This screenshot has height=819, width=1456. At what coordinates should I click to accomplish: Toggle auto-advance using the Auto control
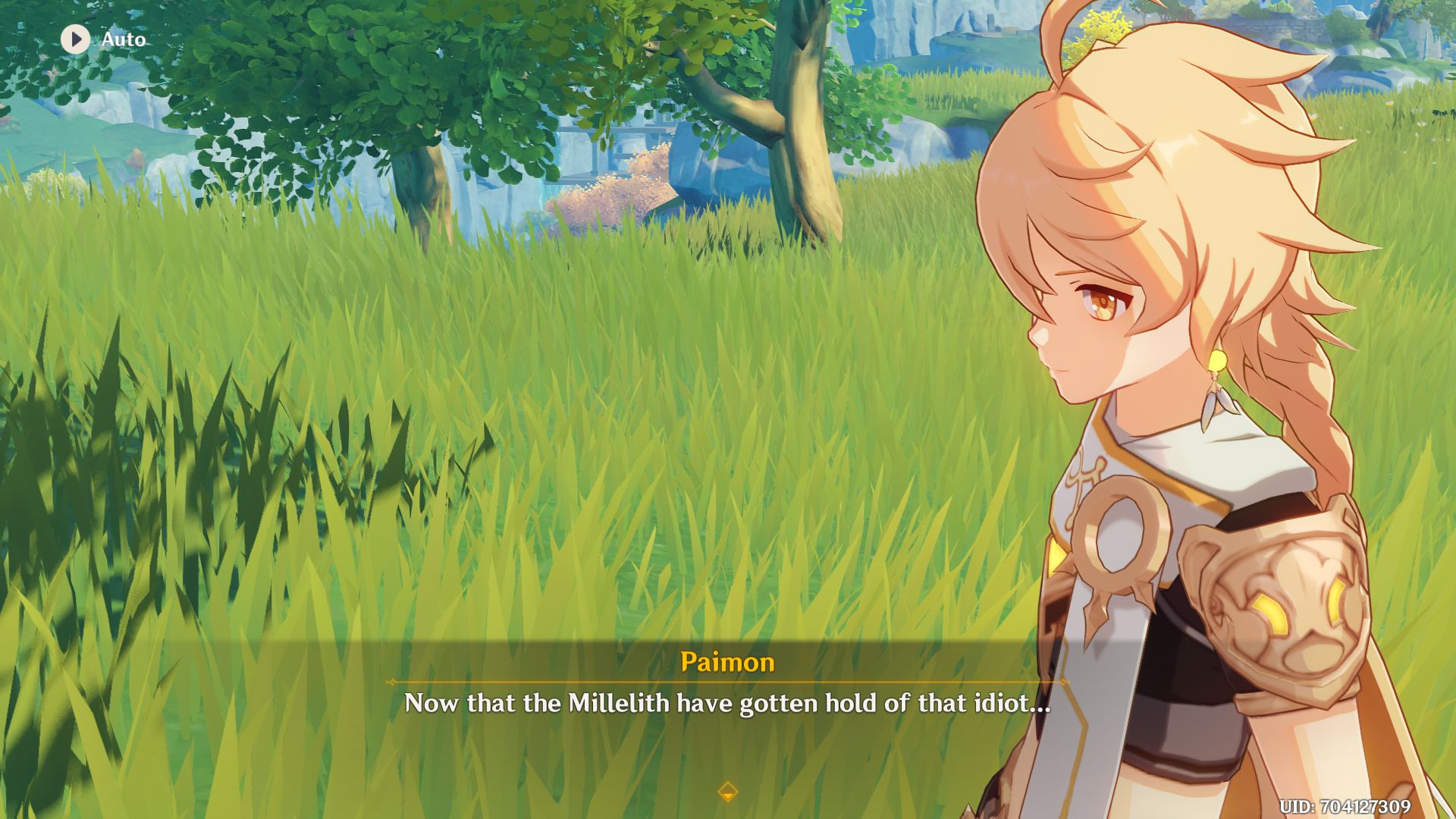pyautogui.click(x=102, y=40)
